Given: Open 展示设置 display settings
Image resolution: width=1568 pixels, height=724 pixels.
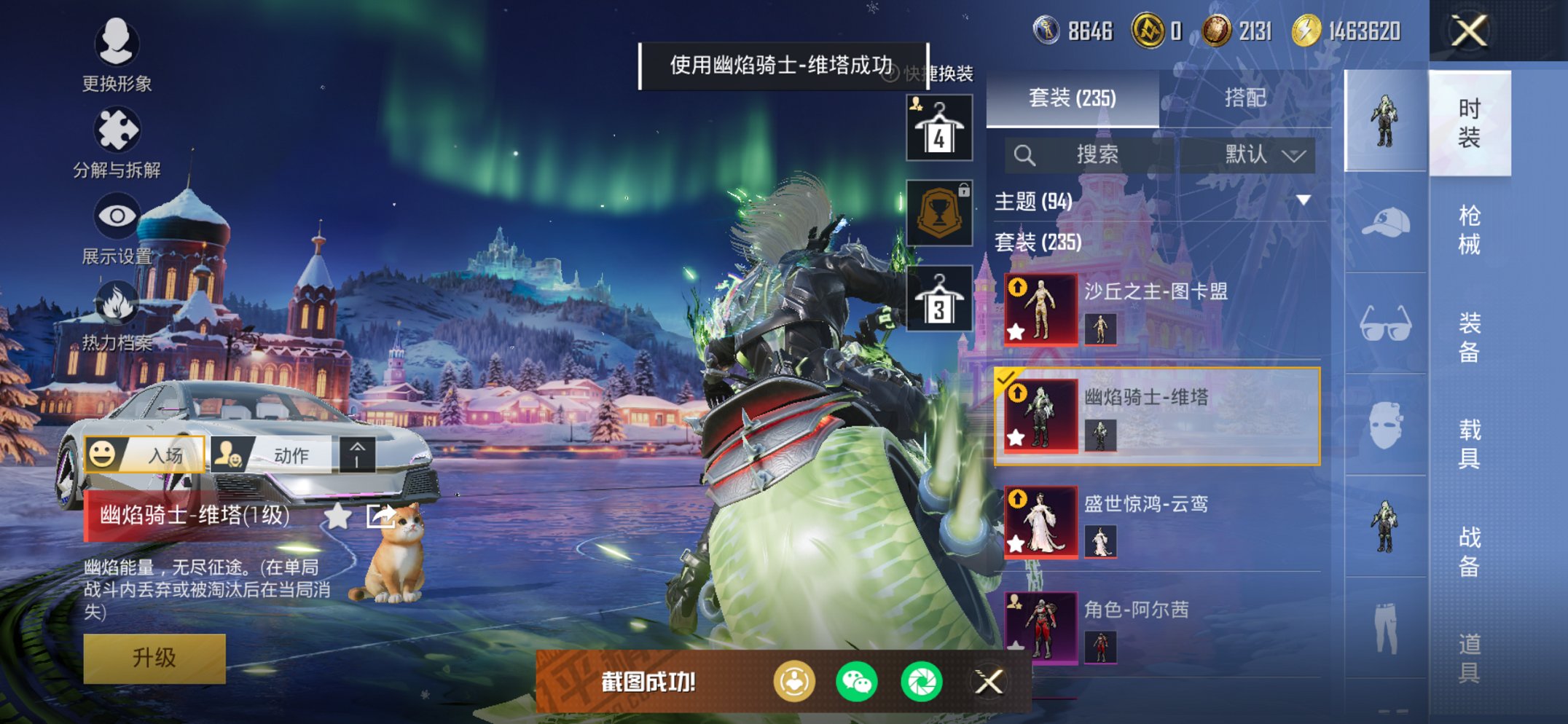Looking at the screenshot, I should pyautogui.click(x=117, y=216).
